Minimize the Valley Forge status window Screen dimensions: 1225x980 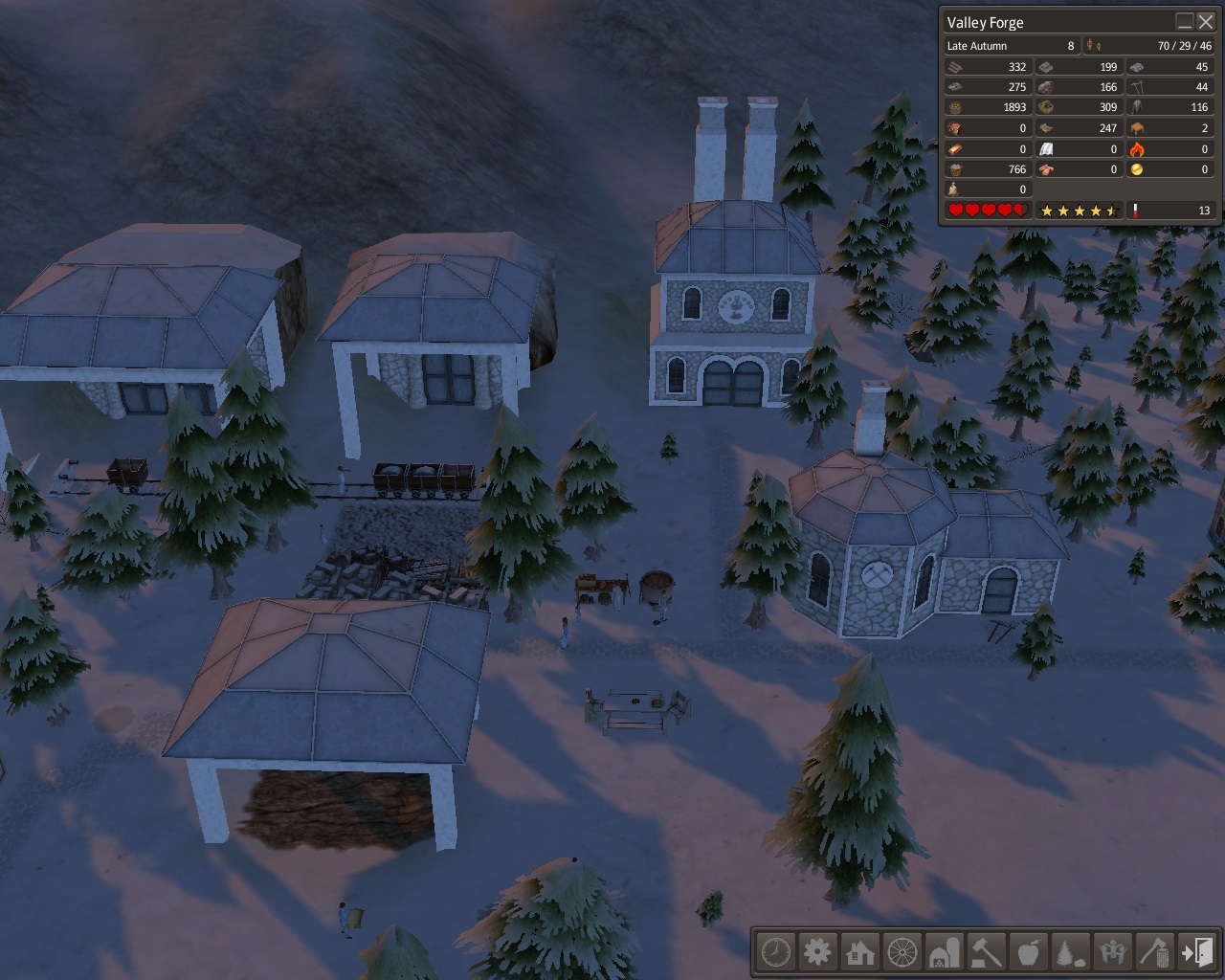(x=1185, y=22)
